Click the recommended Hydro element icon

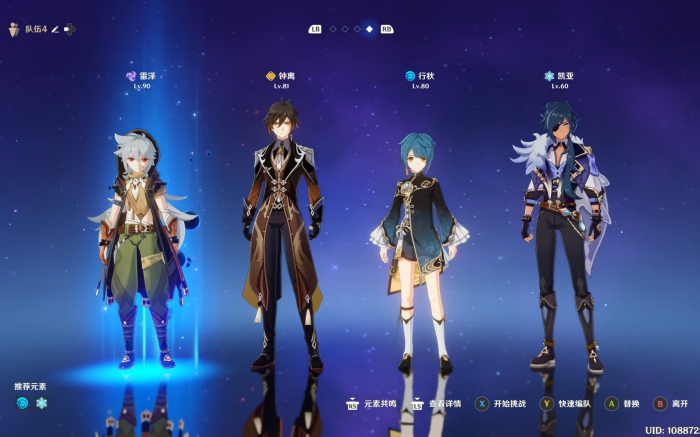pyautogui.click(x=23, y=403)
